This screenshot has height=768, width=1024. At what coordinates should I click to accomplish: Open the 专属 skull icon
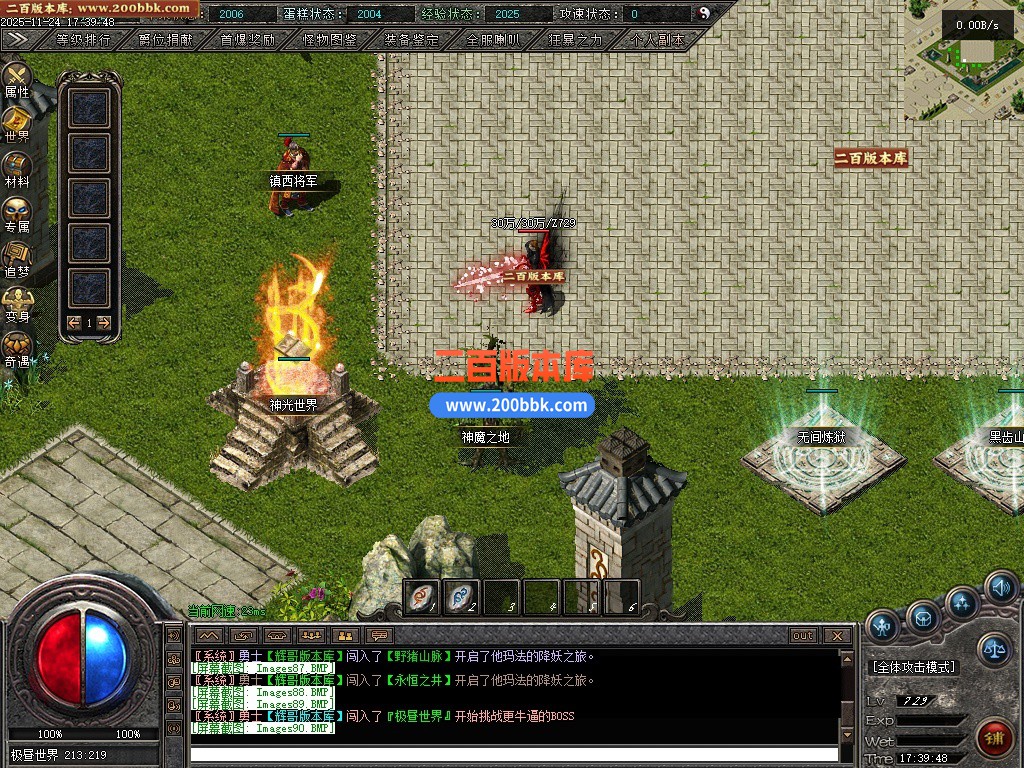pyautogui.click(x=17, y=214)
